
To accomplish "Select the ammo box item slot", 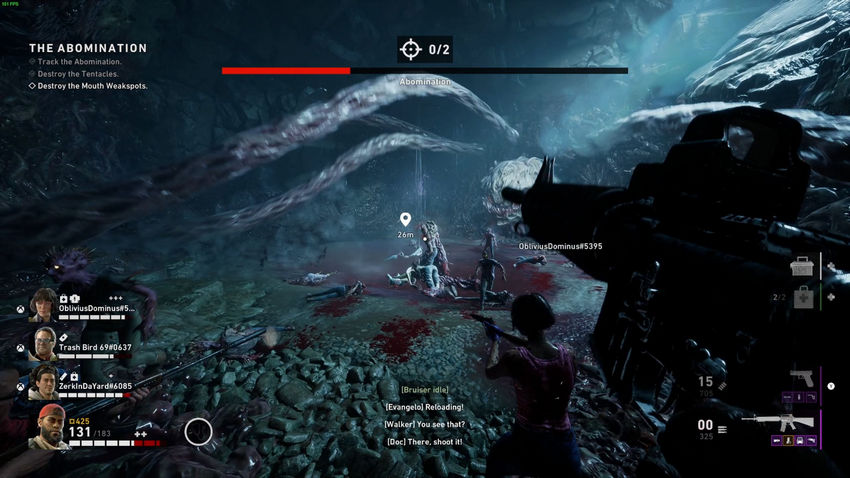I will click(x=801, y=267).
